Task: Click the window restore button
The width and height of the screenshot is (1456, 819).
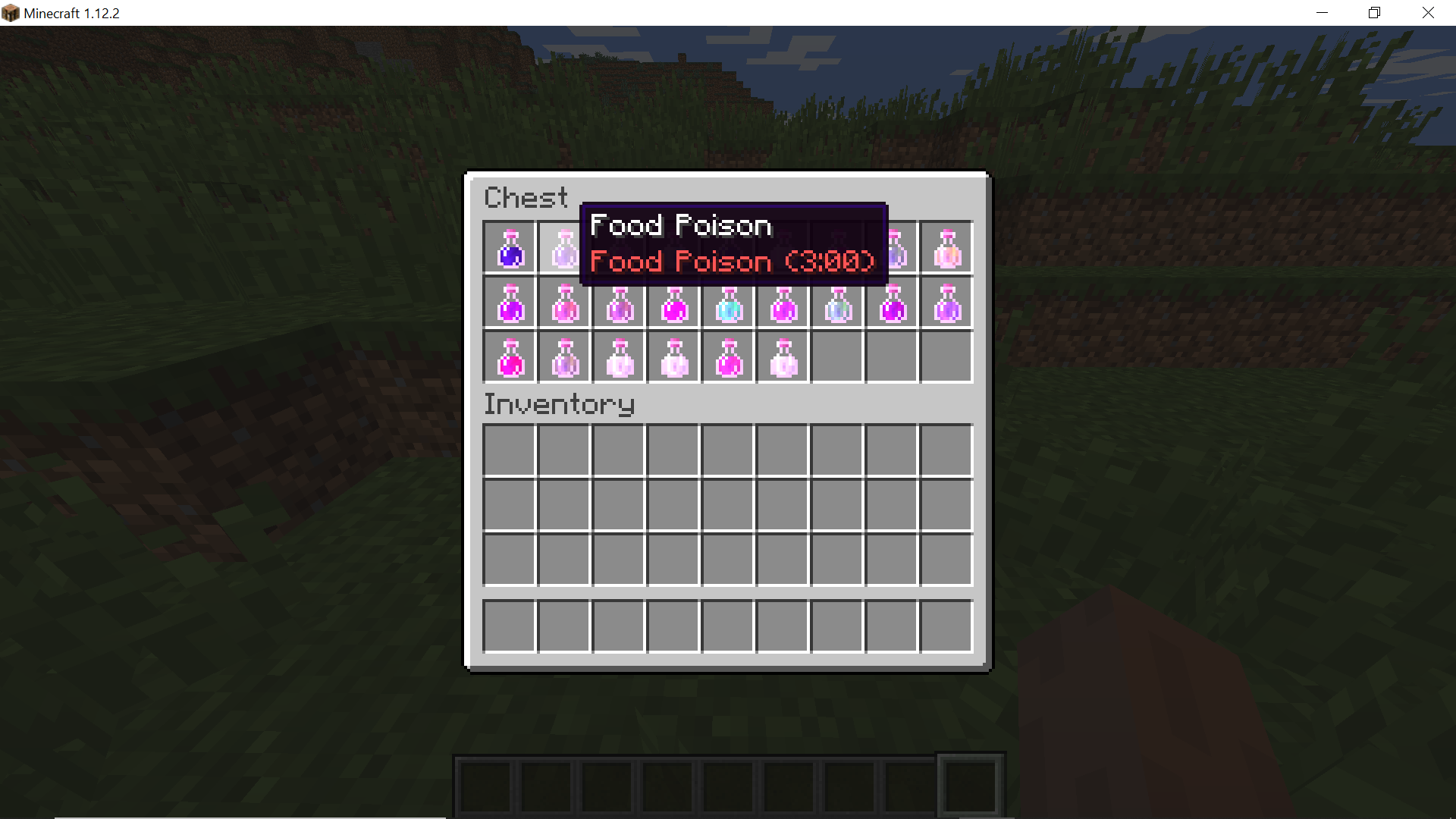Action: click(x=1373, y=12)
